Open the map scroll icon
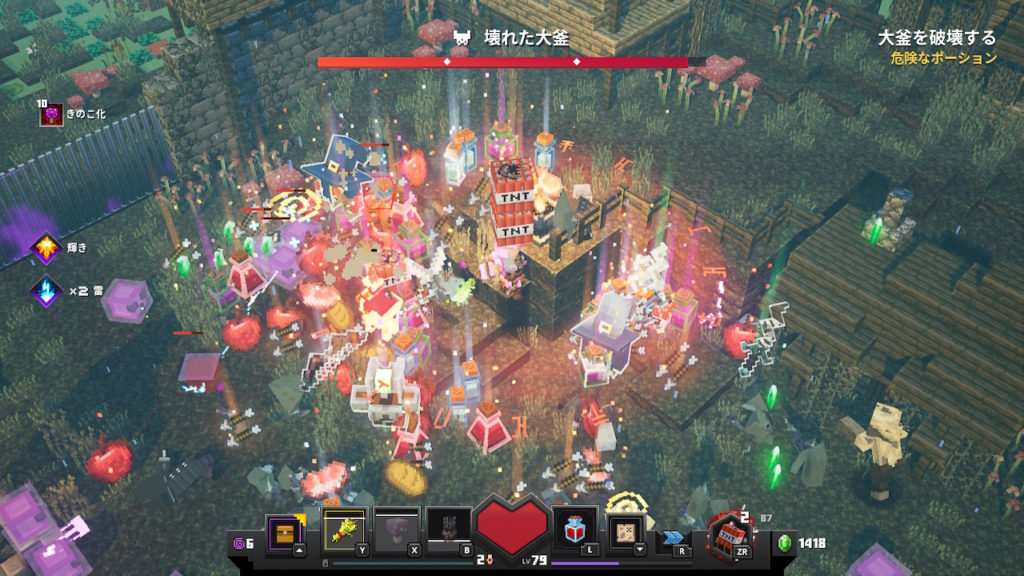1024x576 pixels. (x=628, y=530)
